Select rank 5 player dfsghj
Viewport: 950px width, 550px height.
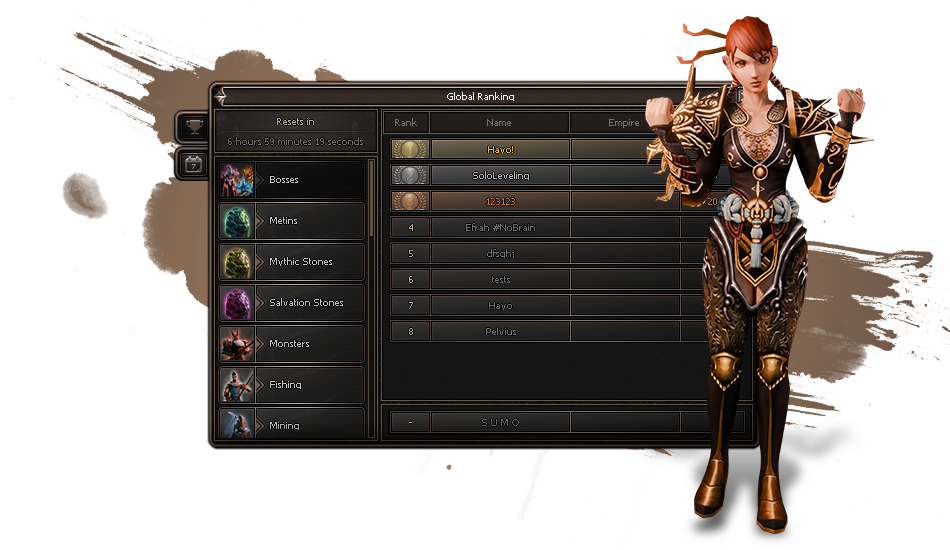499,253
